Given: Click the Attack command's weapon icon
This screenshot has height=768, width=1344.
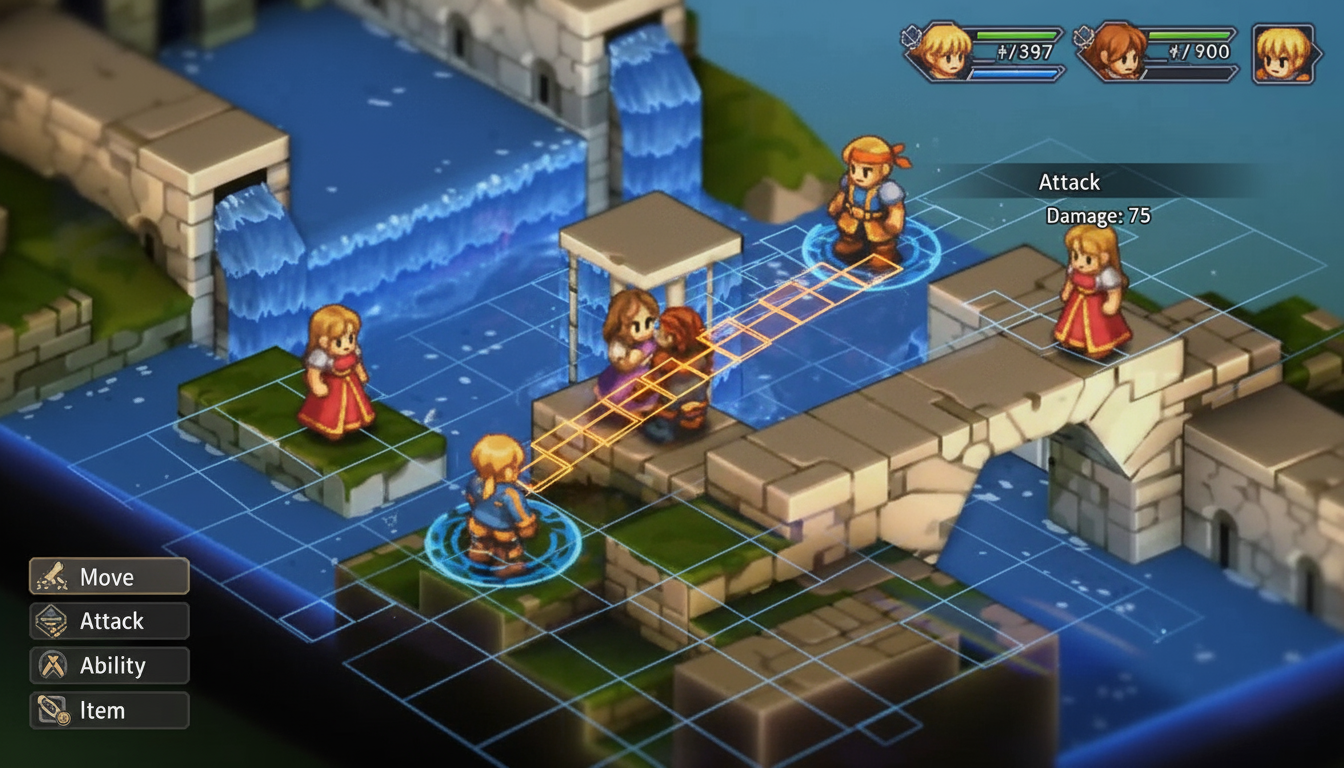Looking at the screenshot, I should [x=53, y=621].
